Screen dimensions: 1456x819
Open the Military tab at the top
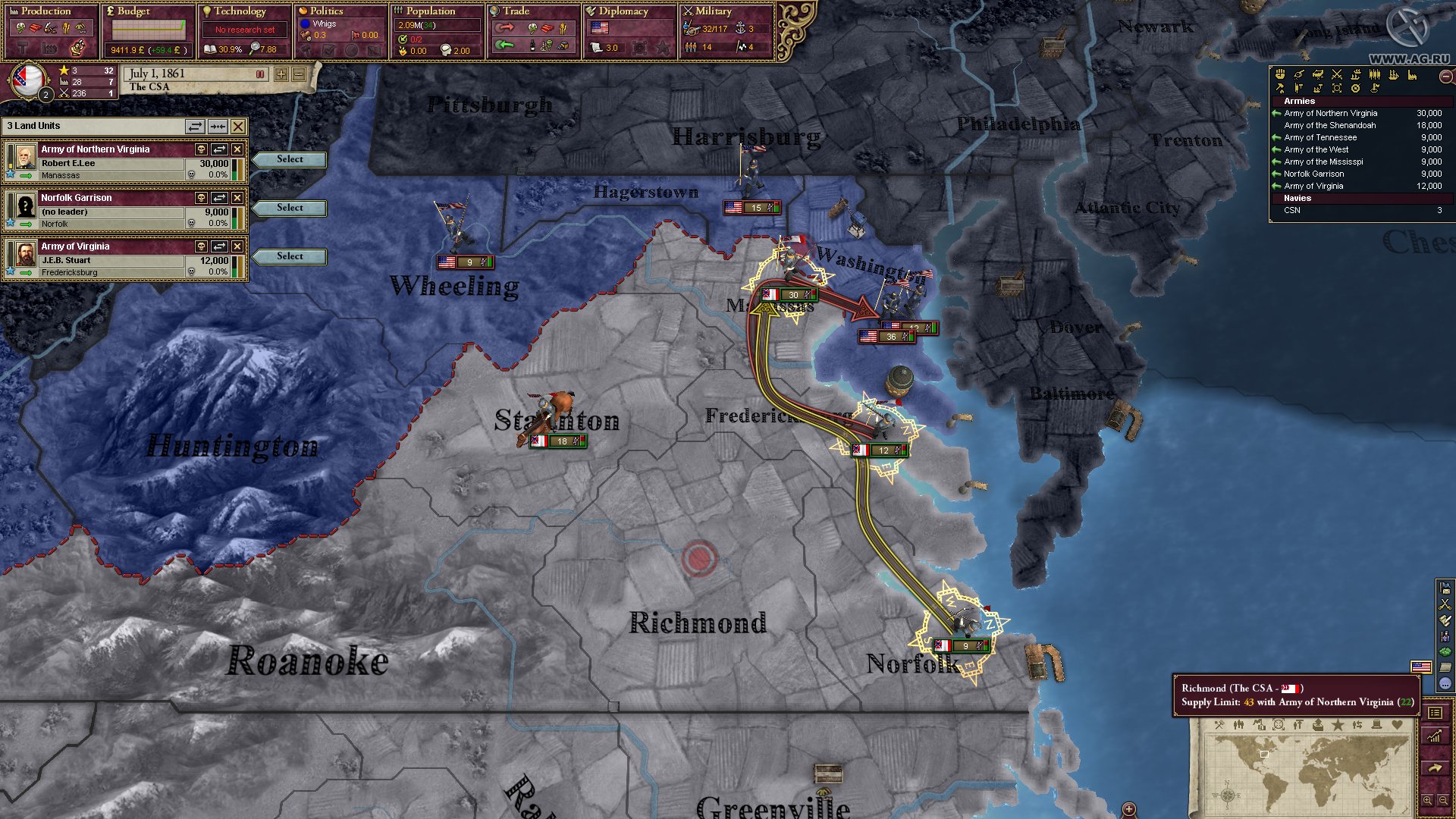coord(709,11)
